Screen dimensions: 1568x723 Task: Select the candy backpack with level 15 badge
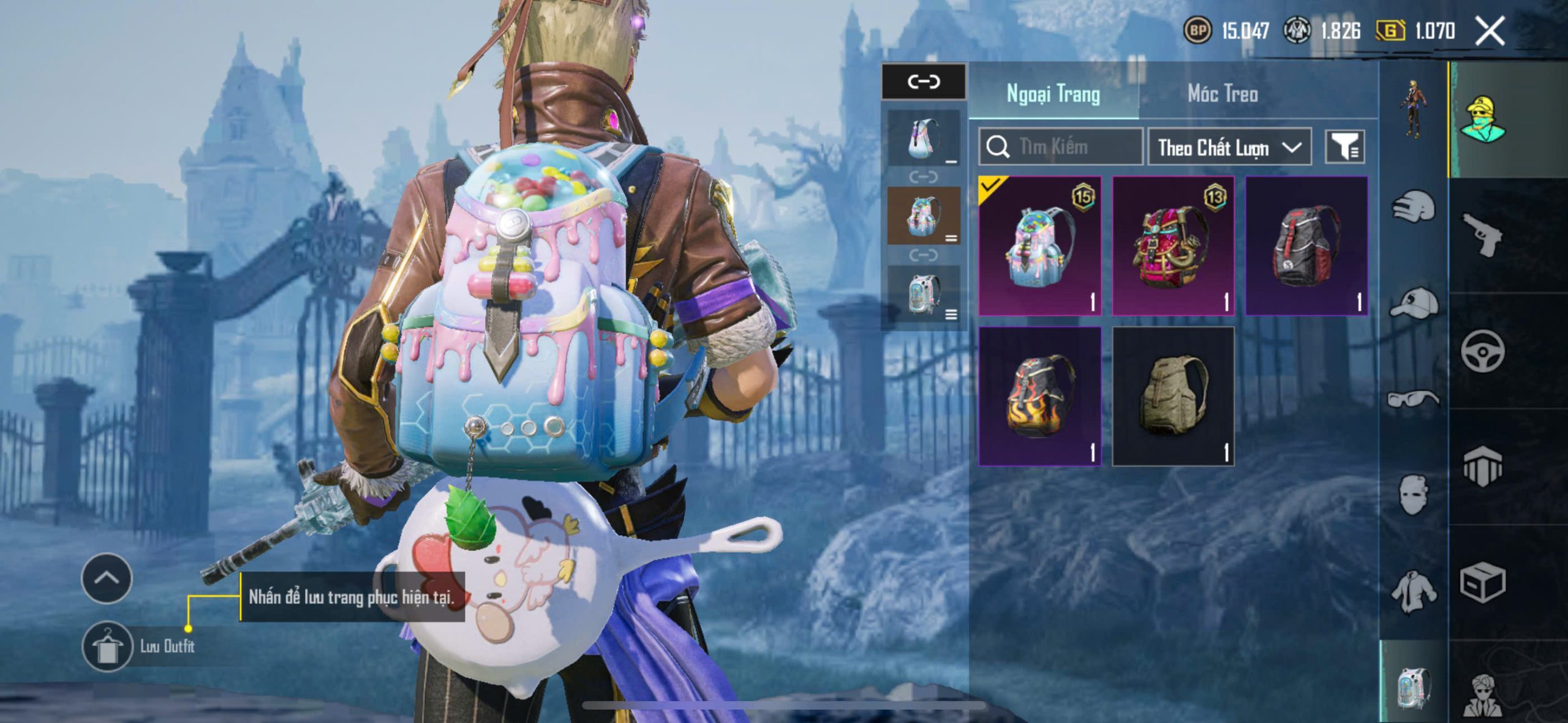pyautogui.click(x=1040, y=246)
